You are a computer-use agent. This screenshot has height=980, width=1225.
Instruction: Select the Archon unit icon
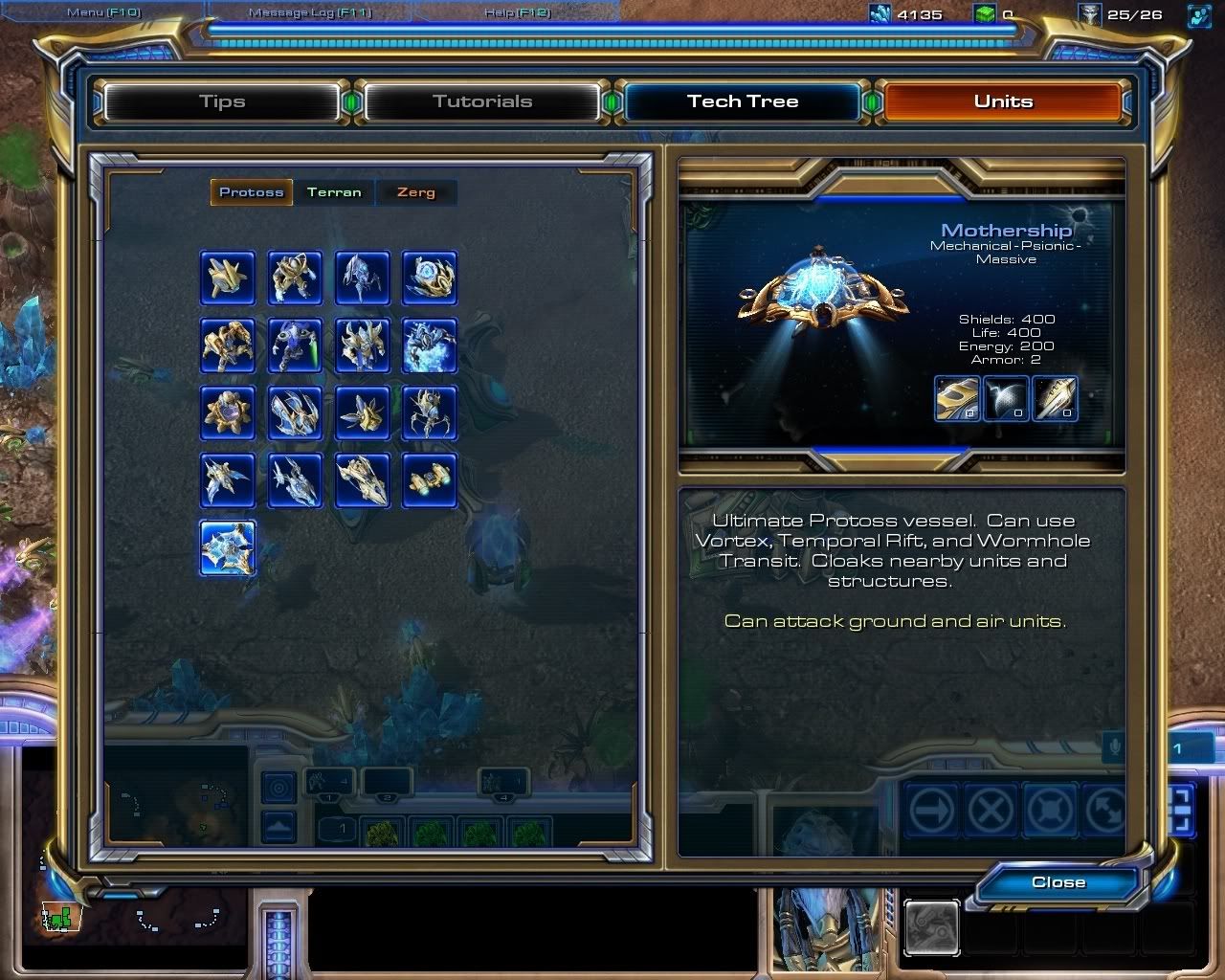430,345
